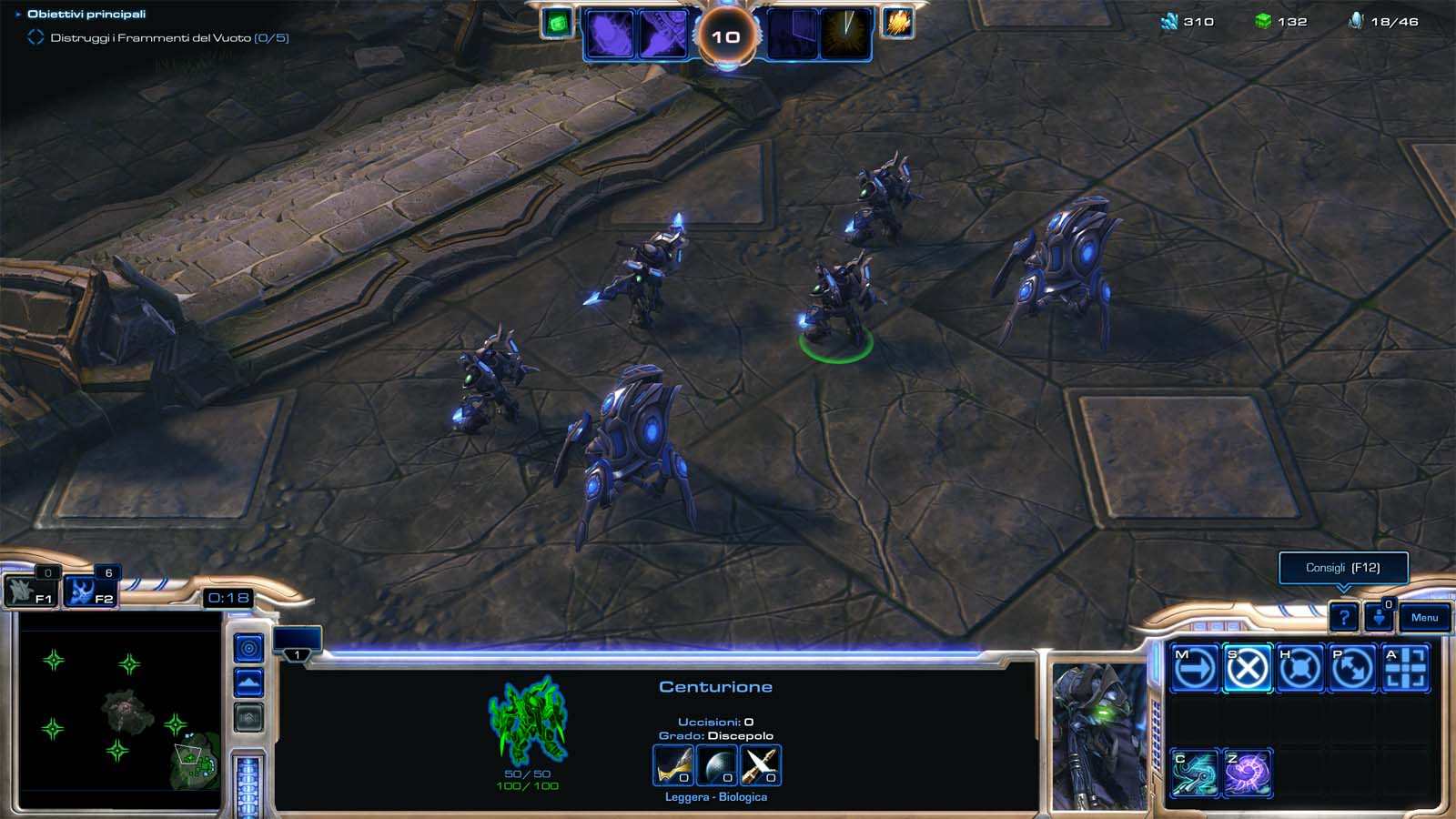
Task: Toggle the minimap terrain view button
Action: pyautogui.click(x=248, y=682)
